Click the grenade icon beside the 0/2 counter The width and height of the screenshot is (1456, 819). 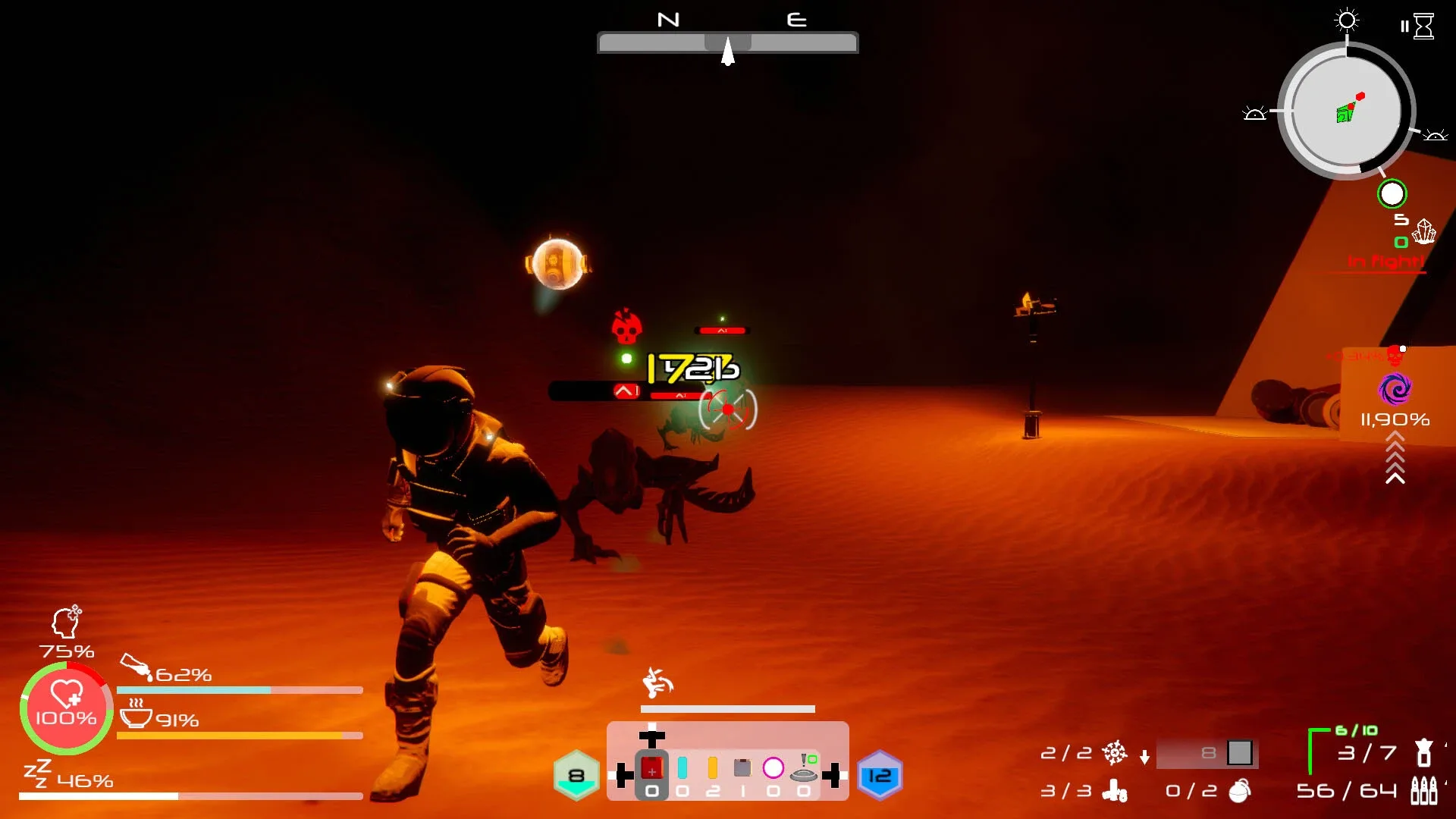click(x=1238, y=792)
